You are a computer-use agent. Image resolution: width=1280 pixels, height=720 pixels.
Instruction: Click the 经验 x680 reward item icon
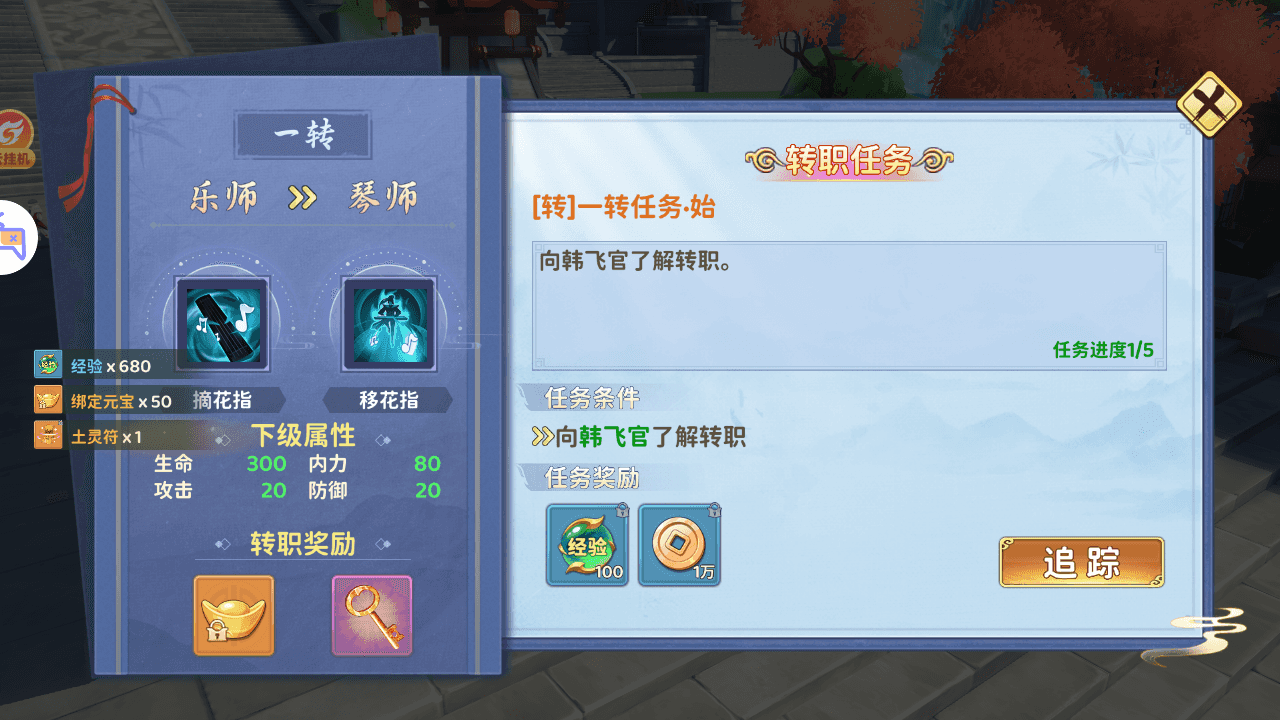[x=47, y=364]
